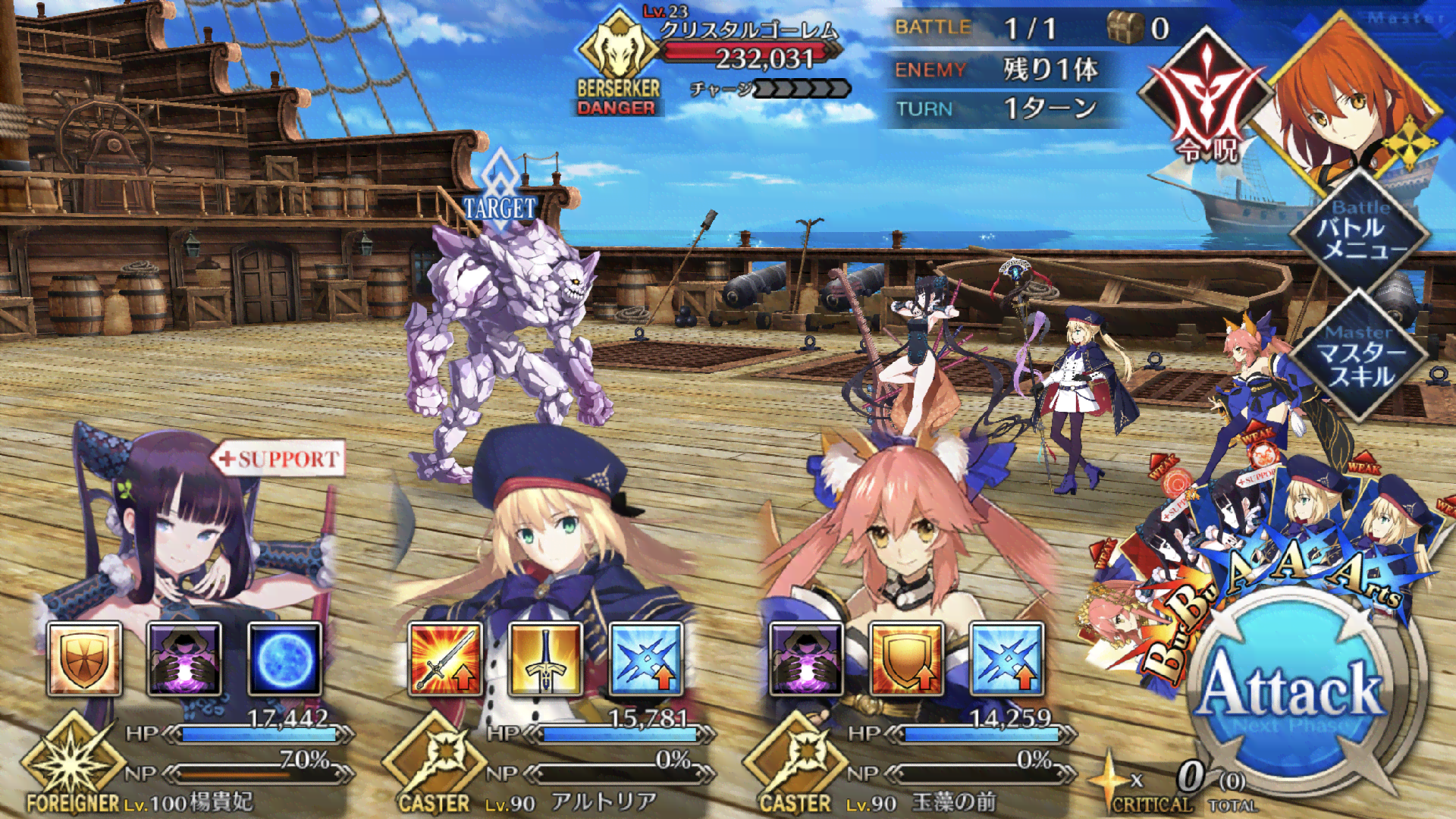Viewport: 1456px width, 819px height.
Task: Trigger Tamamo's blue star burst skill
Action: (x=1006, y=659)
